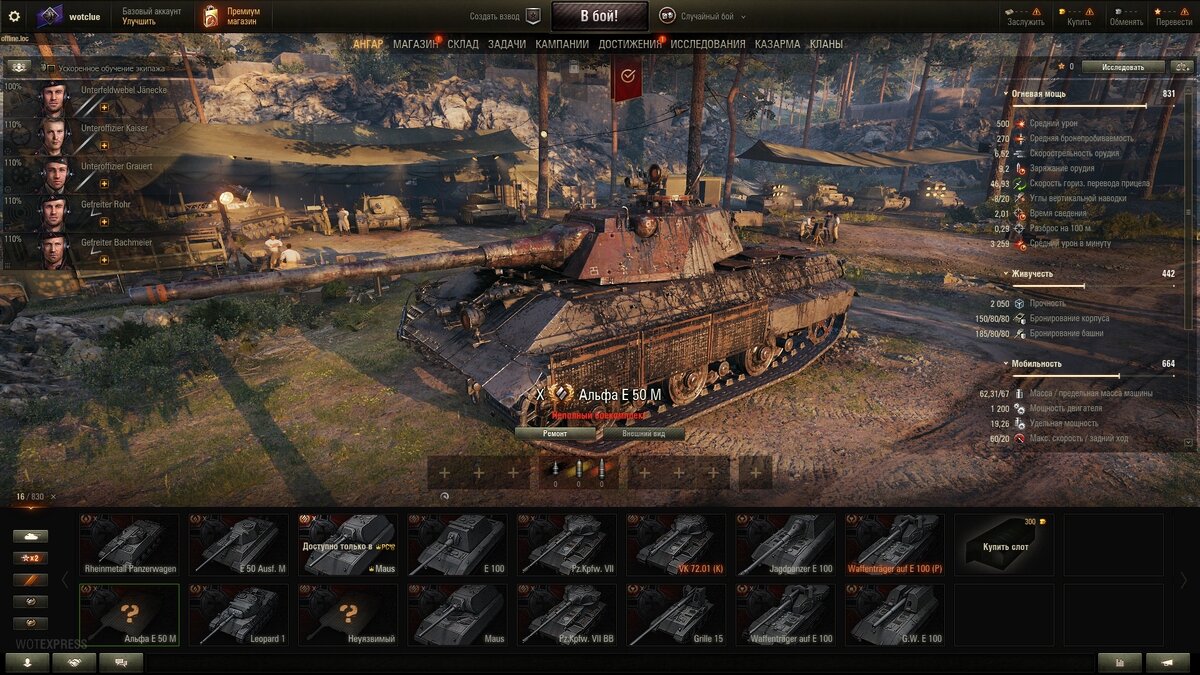Screen dimensions: 1200x675
Task: Open the СКЛАД tab
Action: 463,44
